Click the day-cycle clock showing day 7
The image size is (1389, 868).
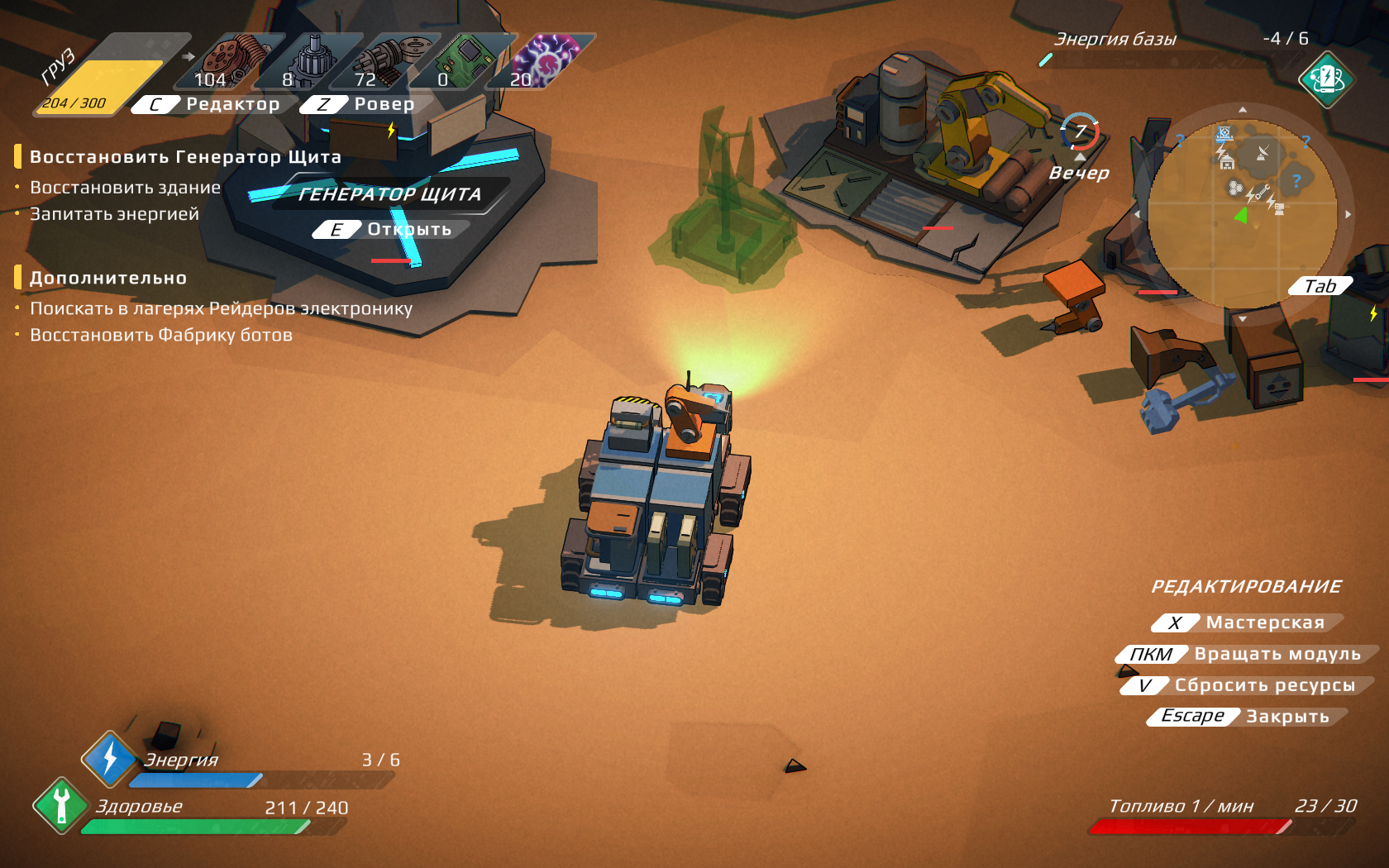[x=1080, y=132]
